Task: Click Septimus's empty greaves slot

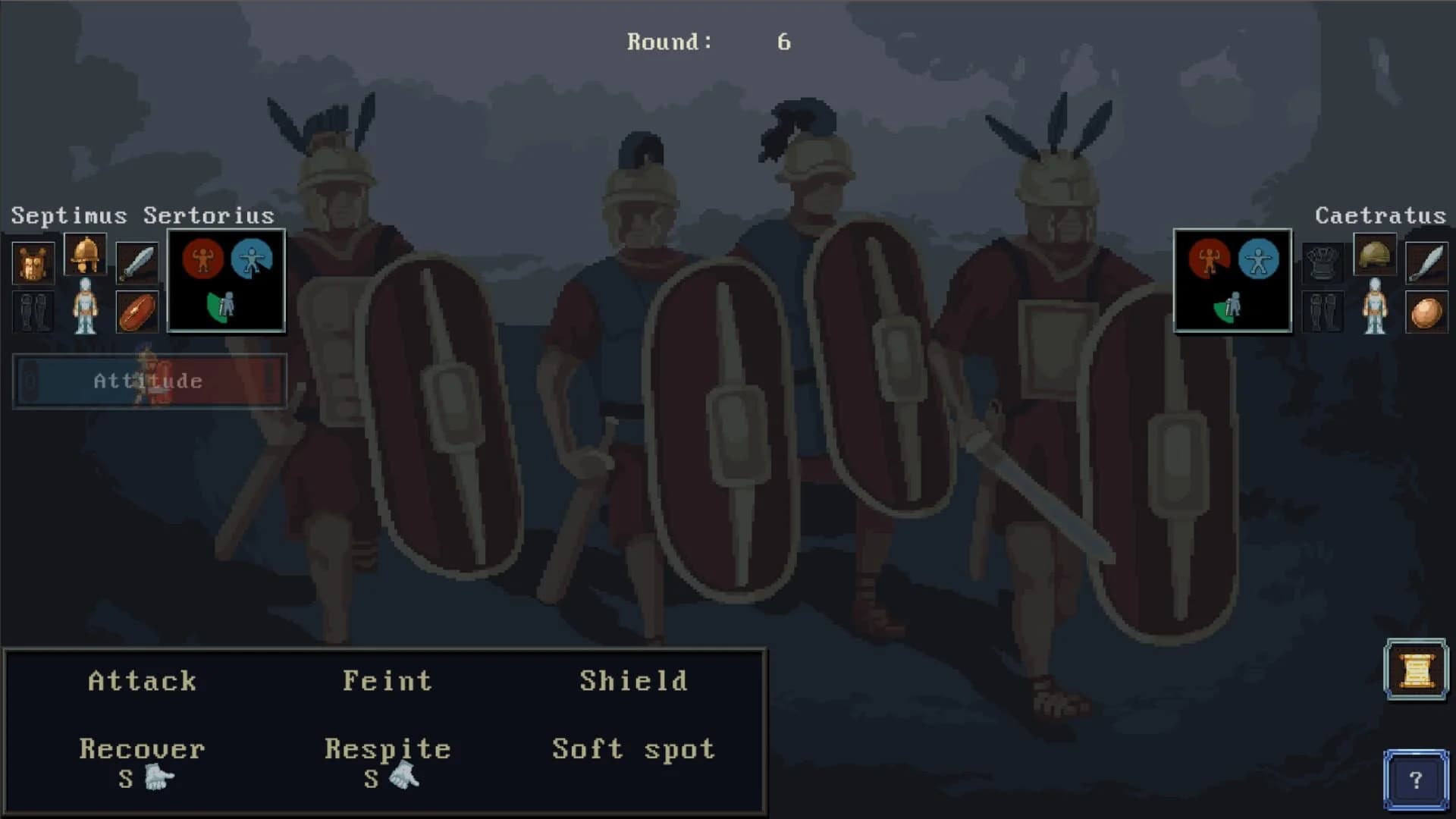Action: (33, 312)
